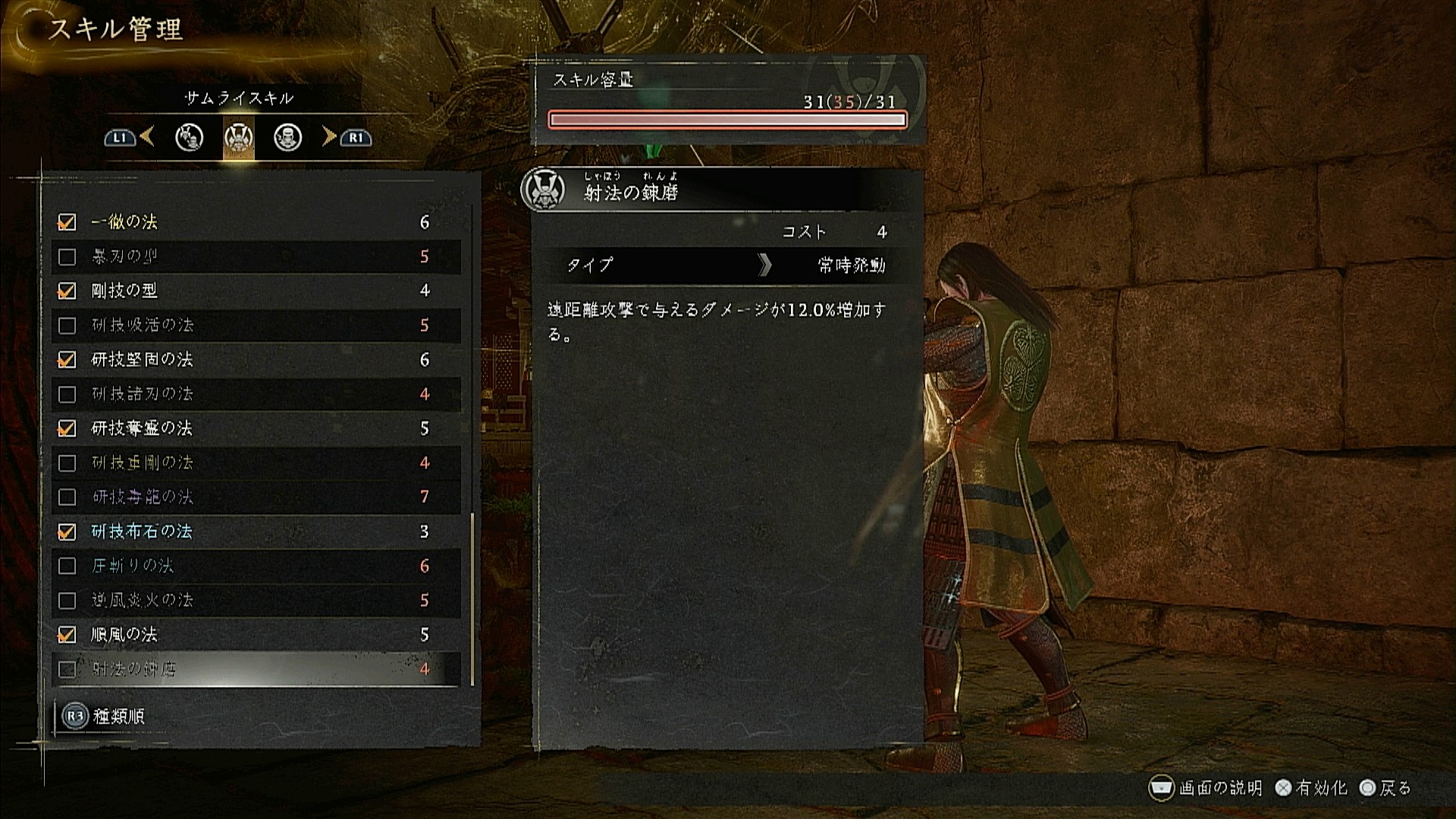Select the samurai helmet skill tab
The image size is (1456, 819).
[x=239, y=137]
